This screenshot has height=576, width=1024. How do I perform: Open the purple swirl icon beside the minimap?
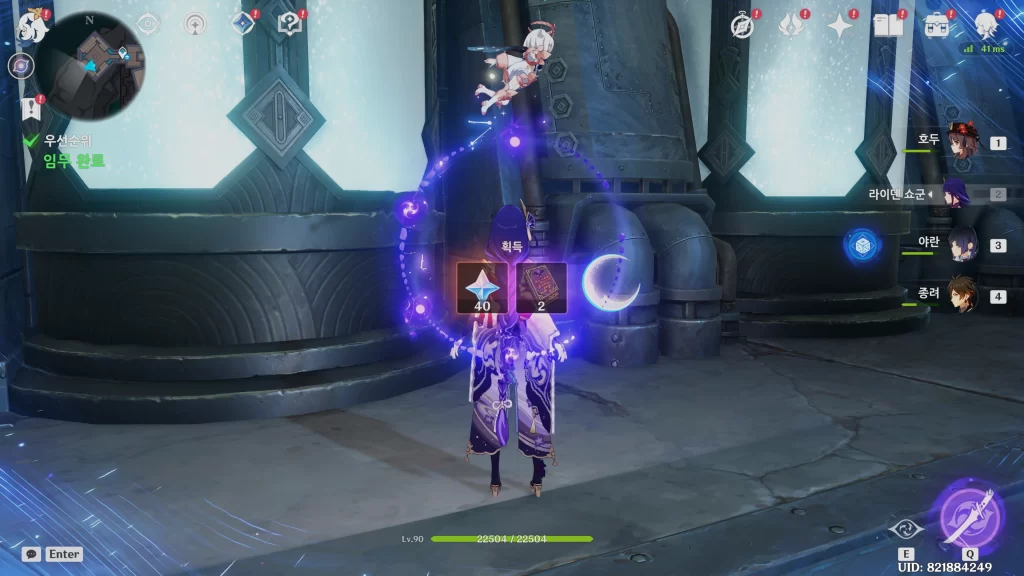click(x=19, y=66)
